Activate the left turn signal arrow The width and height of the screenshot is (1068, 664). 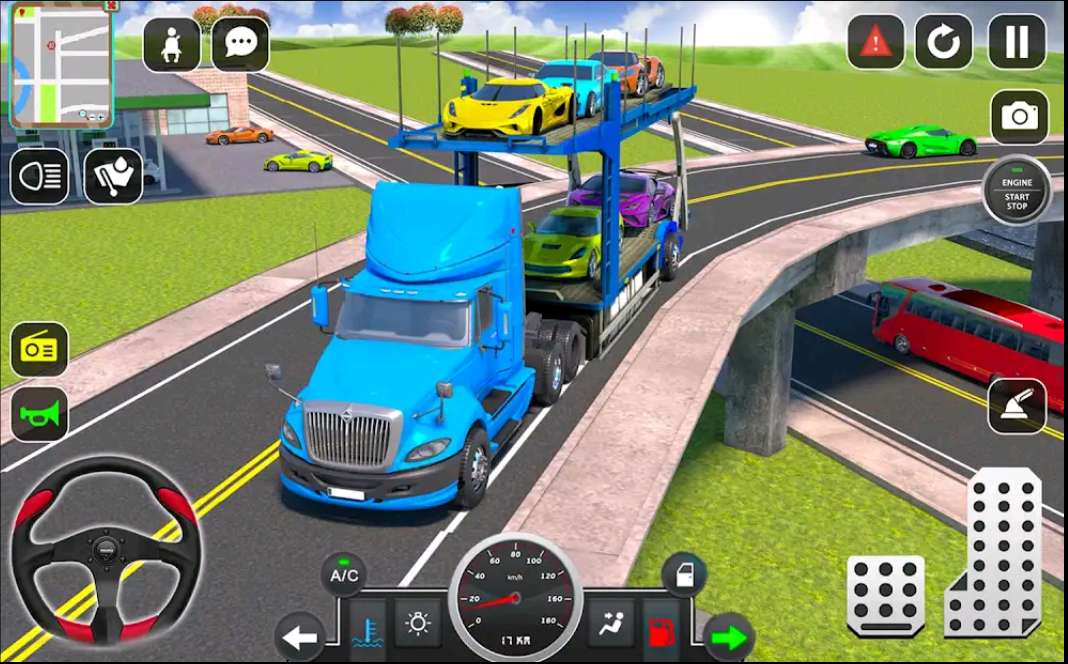299,636
